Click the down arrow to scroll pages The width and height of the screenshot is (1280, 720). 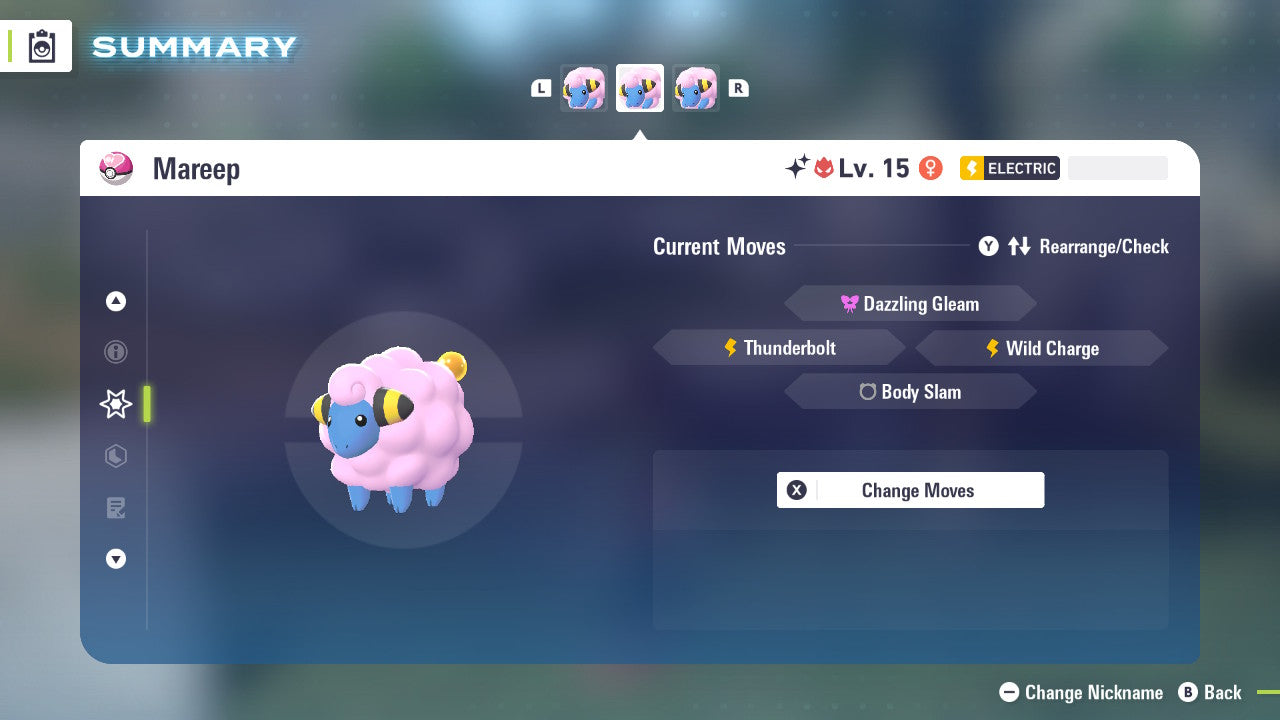point(115,559)
